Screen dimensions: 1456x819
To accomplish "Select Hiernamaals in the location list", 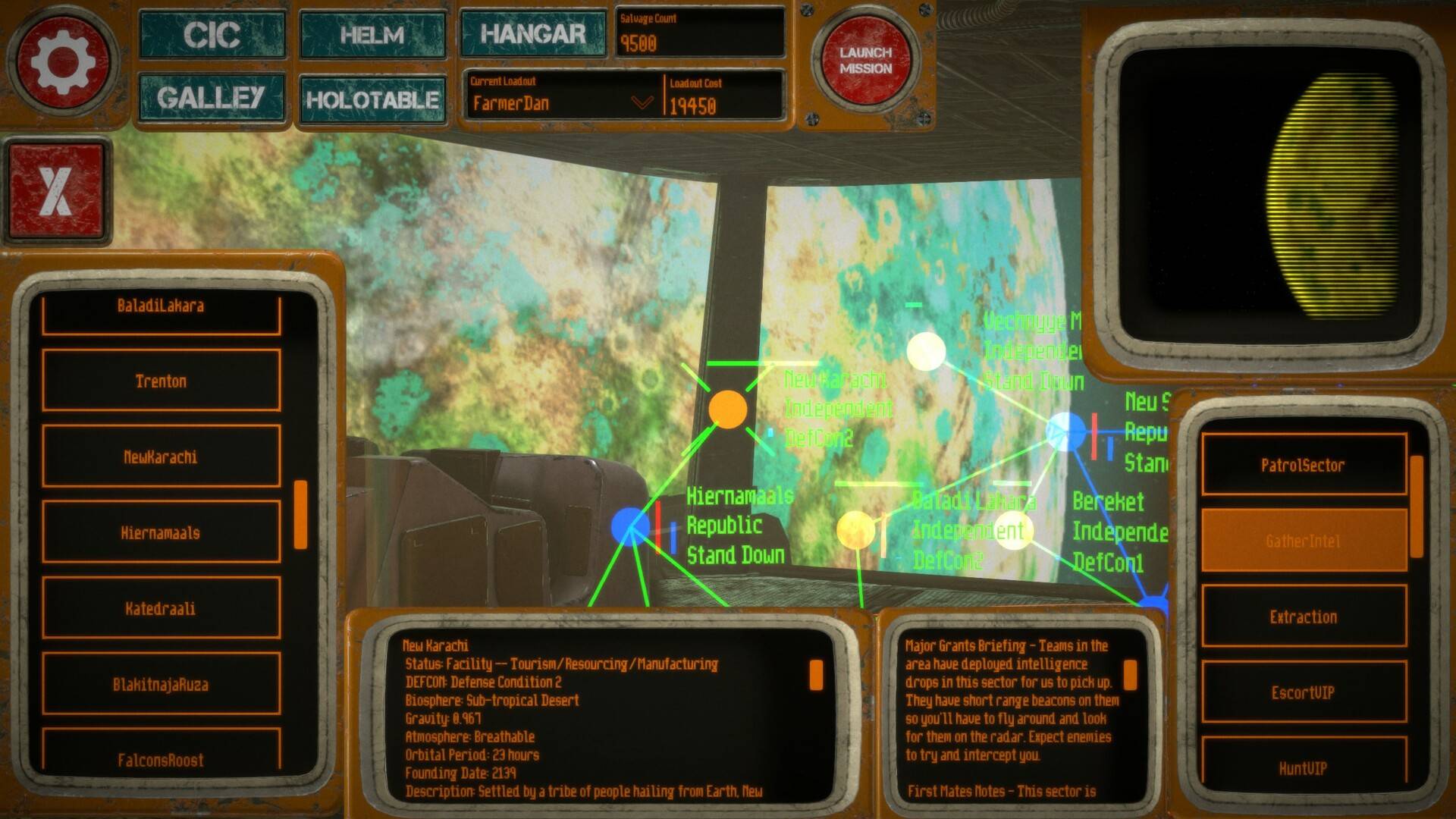I will (161, 532).
